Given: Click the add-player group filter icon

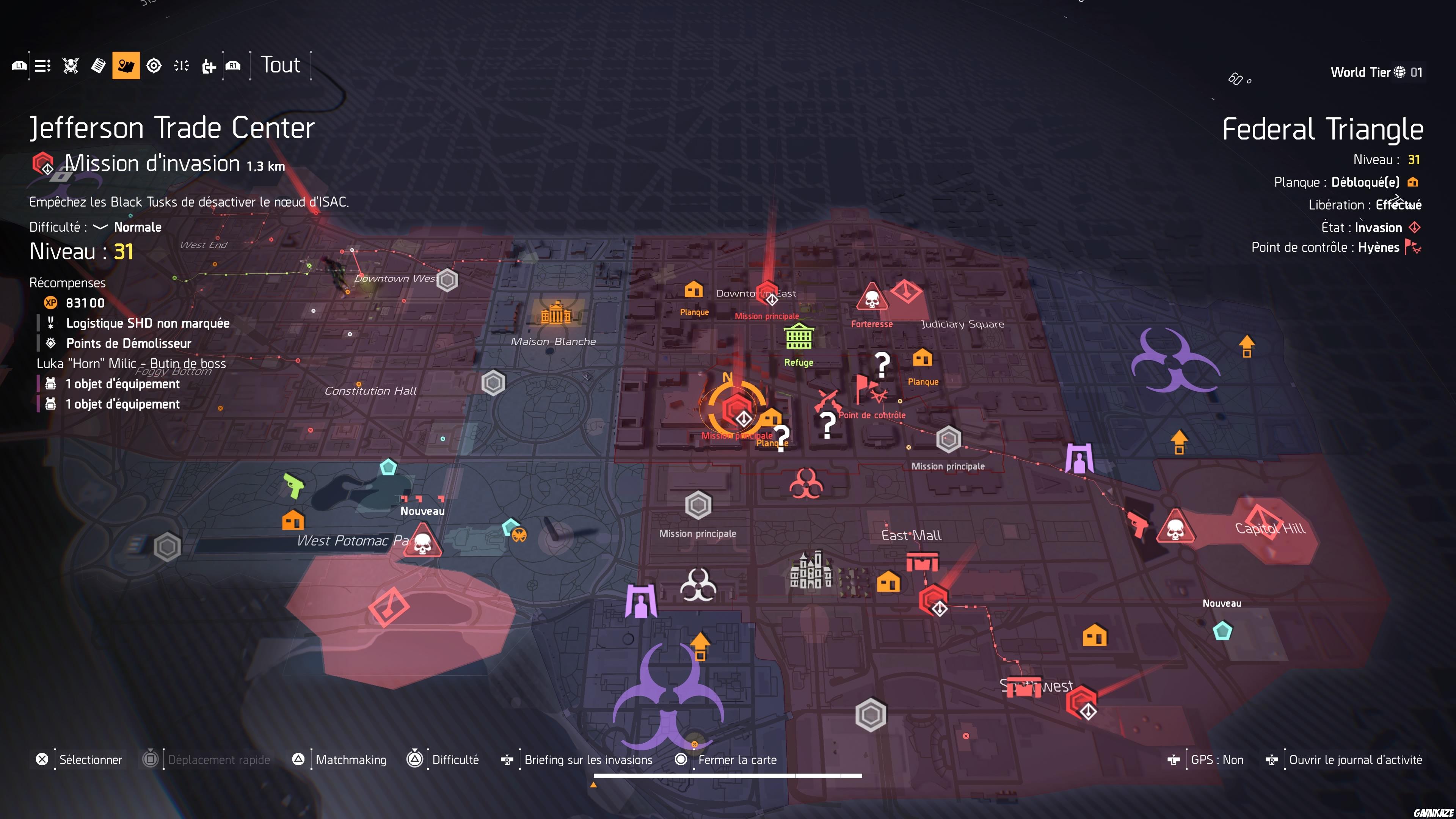Looking at the screenshot, I should [209, 65].
